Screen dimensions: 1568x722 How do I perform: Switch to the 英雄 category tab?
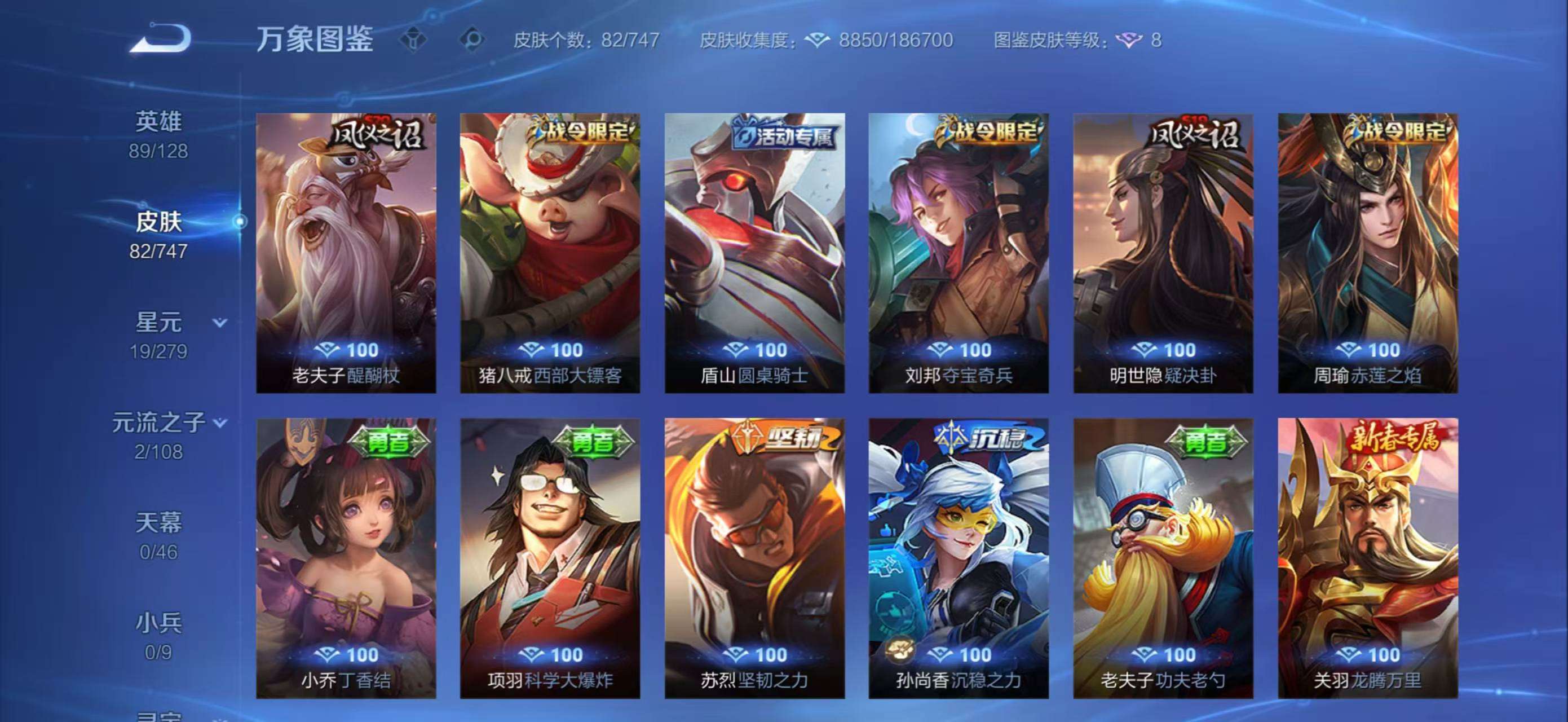(x=158, y=121)
